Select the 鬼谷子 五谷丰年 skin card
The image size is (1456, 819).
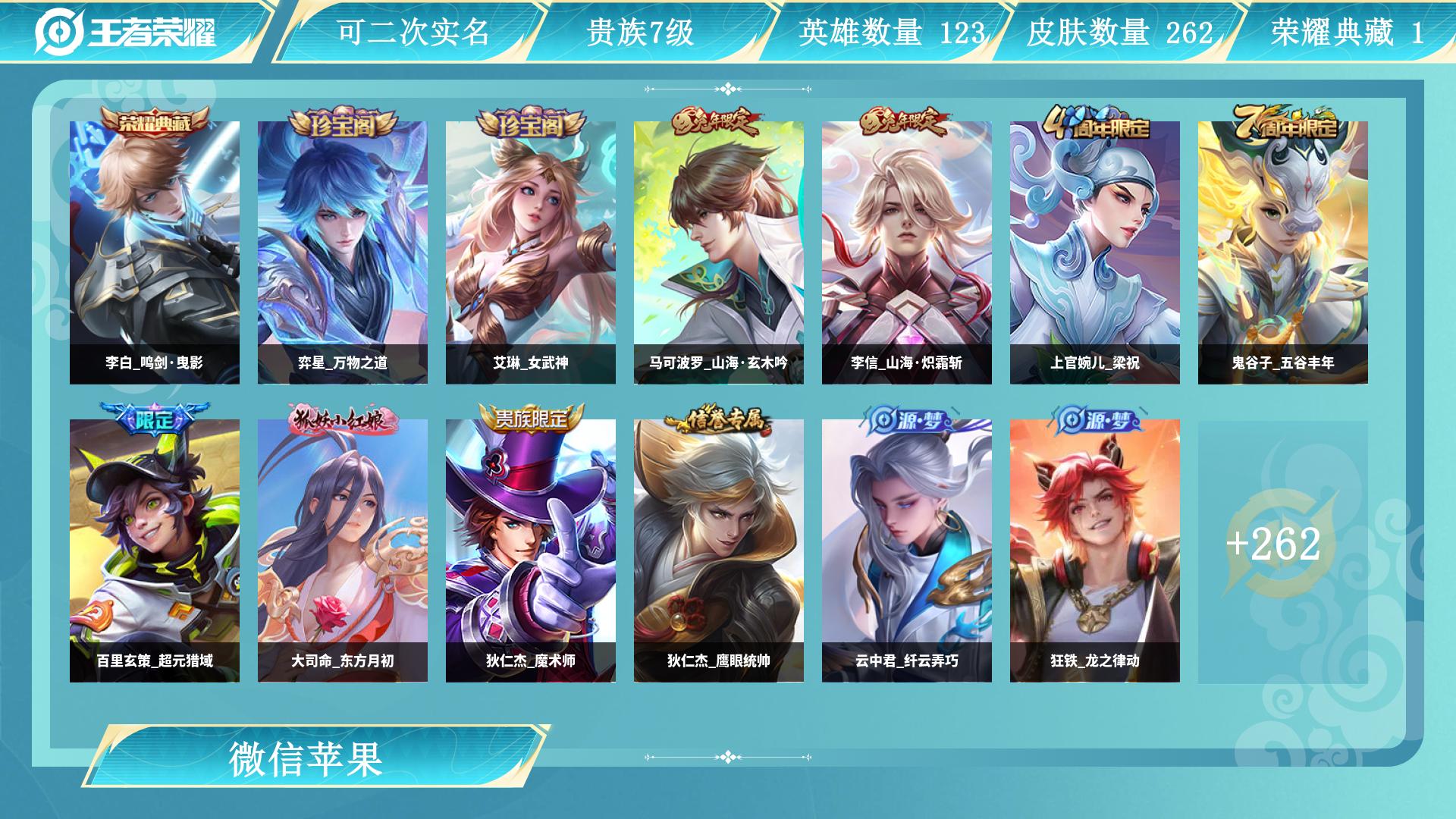[1283, 253]
